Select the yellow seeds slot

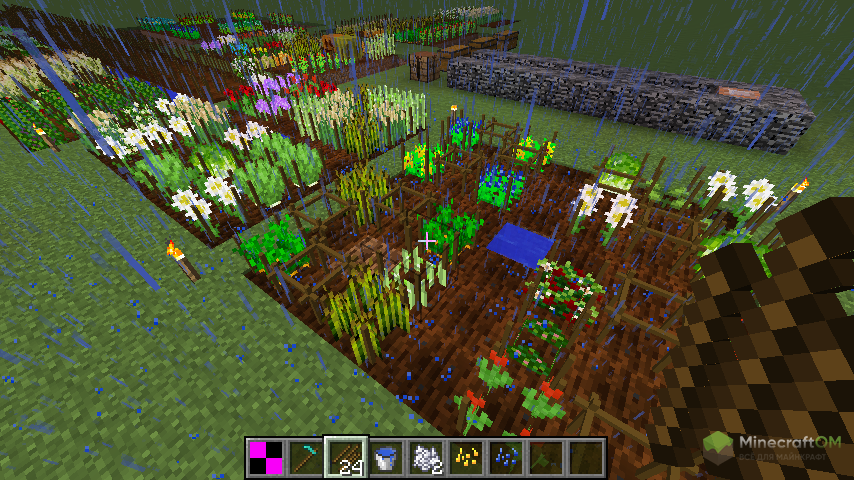(466, 457)
